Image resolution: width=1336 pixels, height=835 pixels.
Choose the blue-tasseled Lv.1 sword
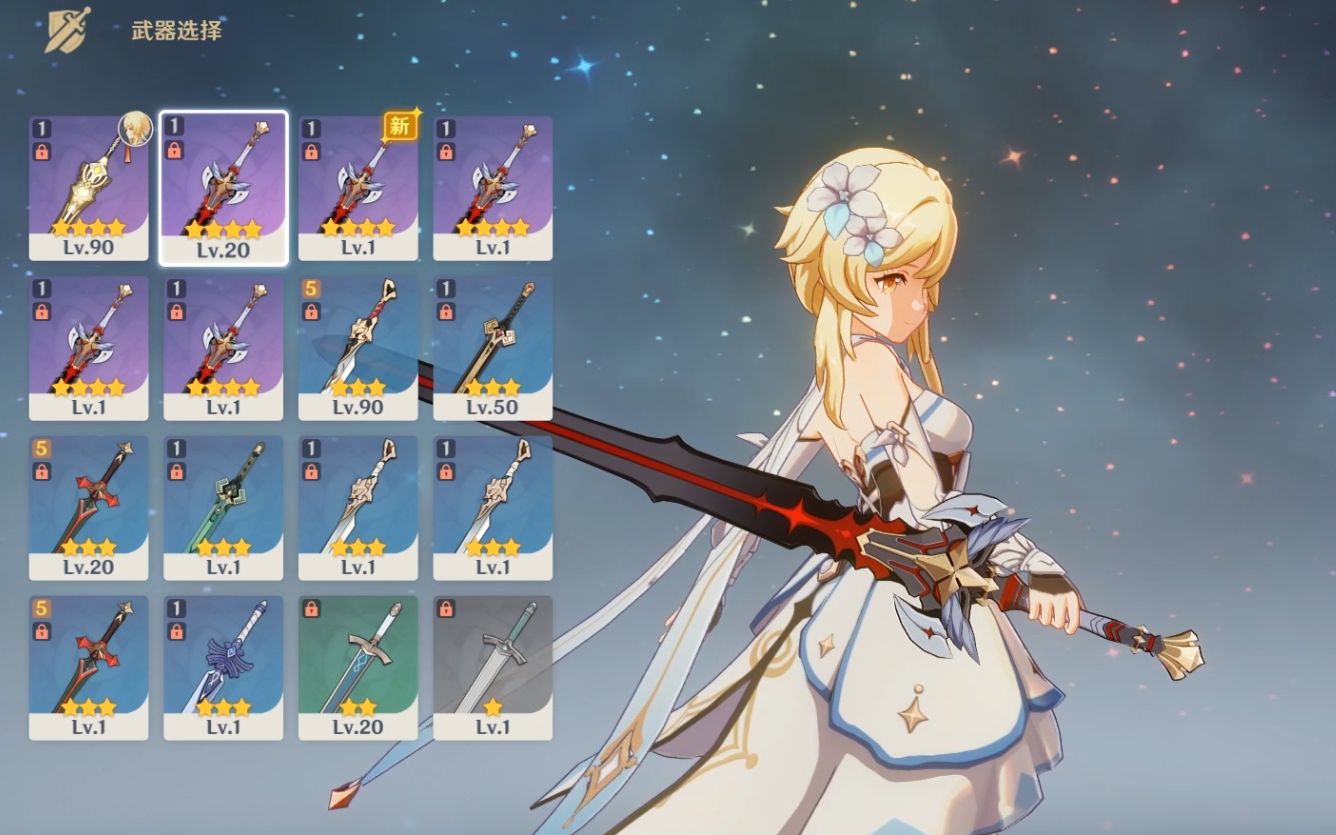223,667
